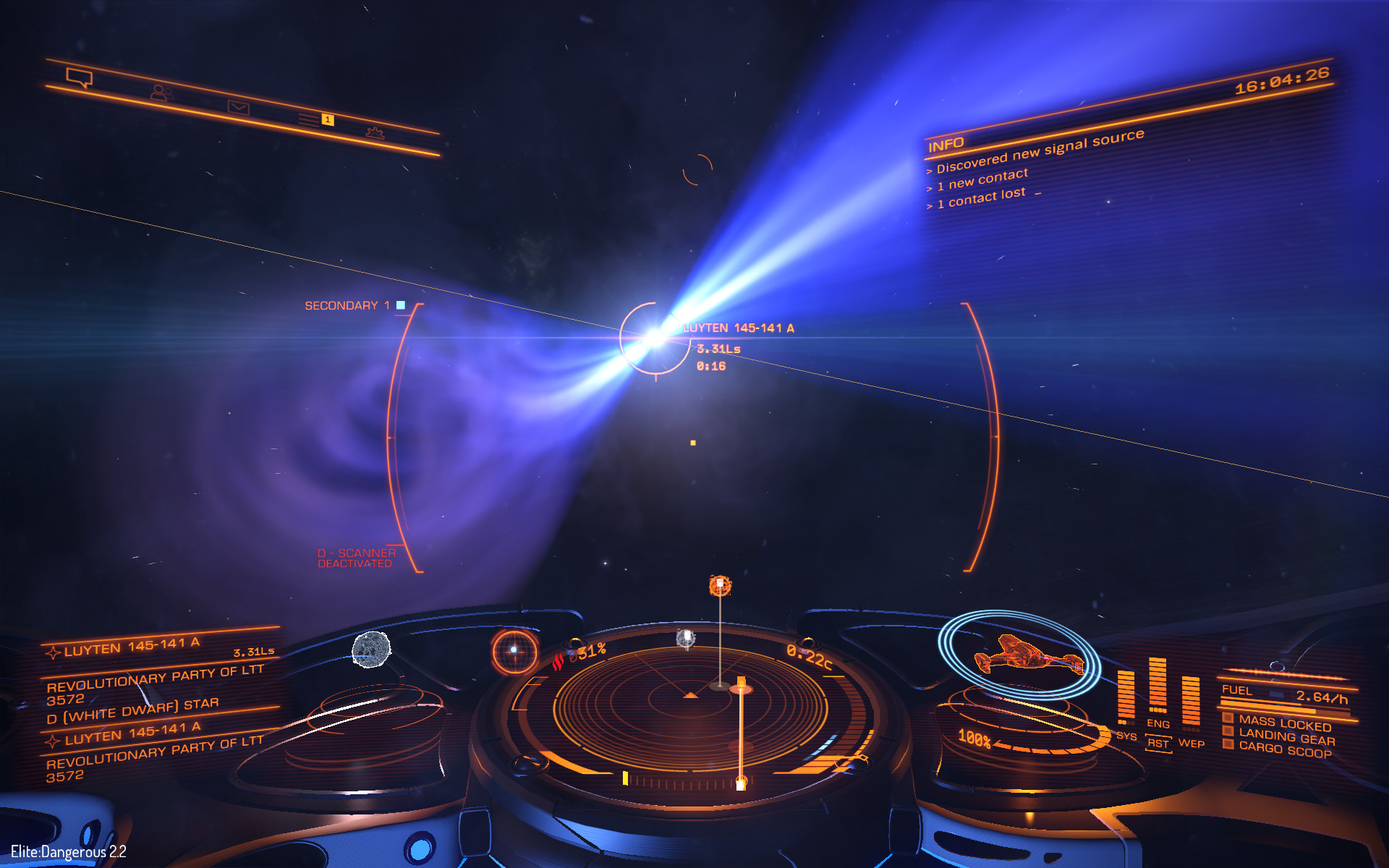Select the navigation compass circle
The height and width of the screenshot is (868, 1389).
pos(514,650)
